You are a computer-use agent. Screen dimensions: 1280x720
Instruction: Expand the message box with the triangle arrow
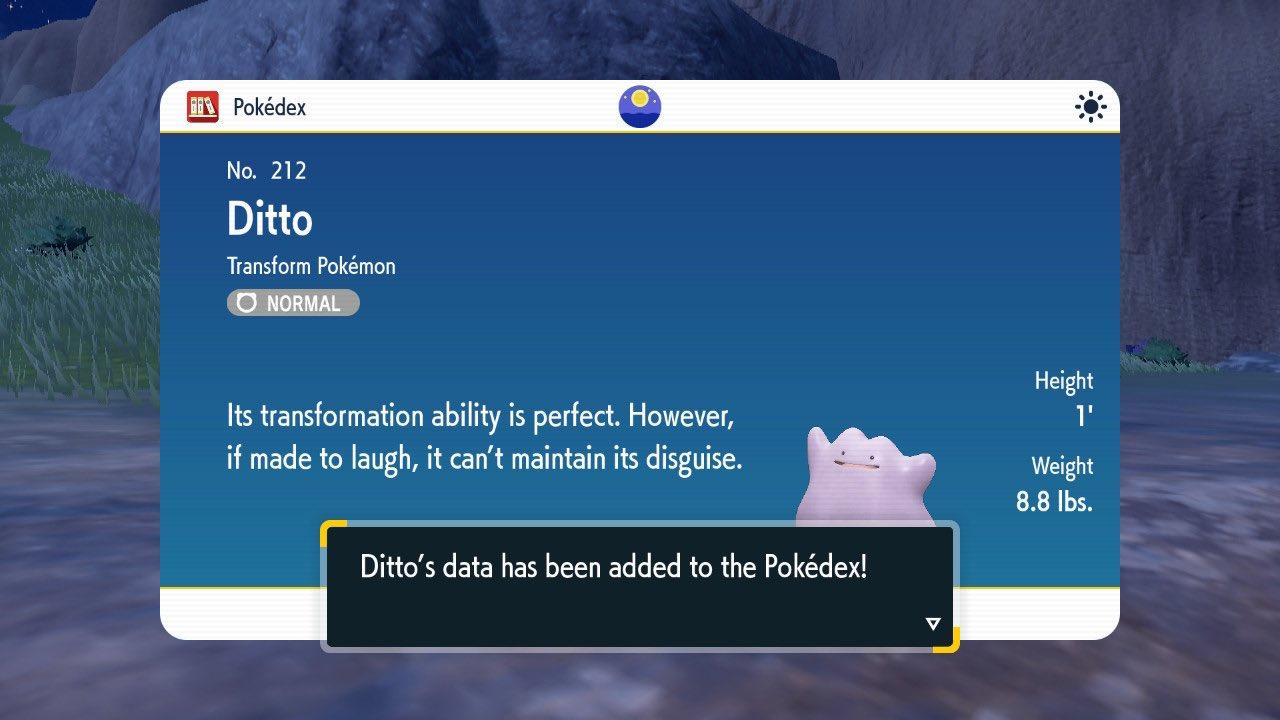(x=932, y=621)
